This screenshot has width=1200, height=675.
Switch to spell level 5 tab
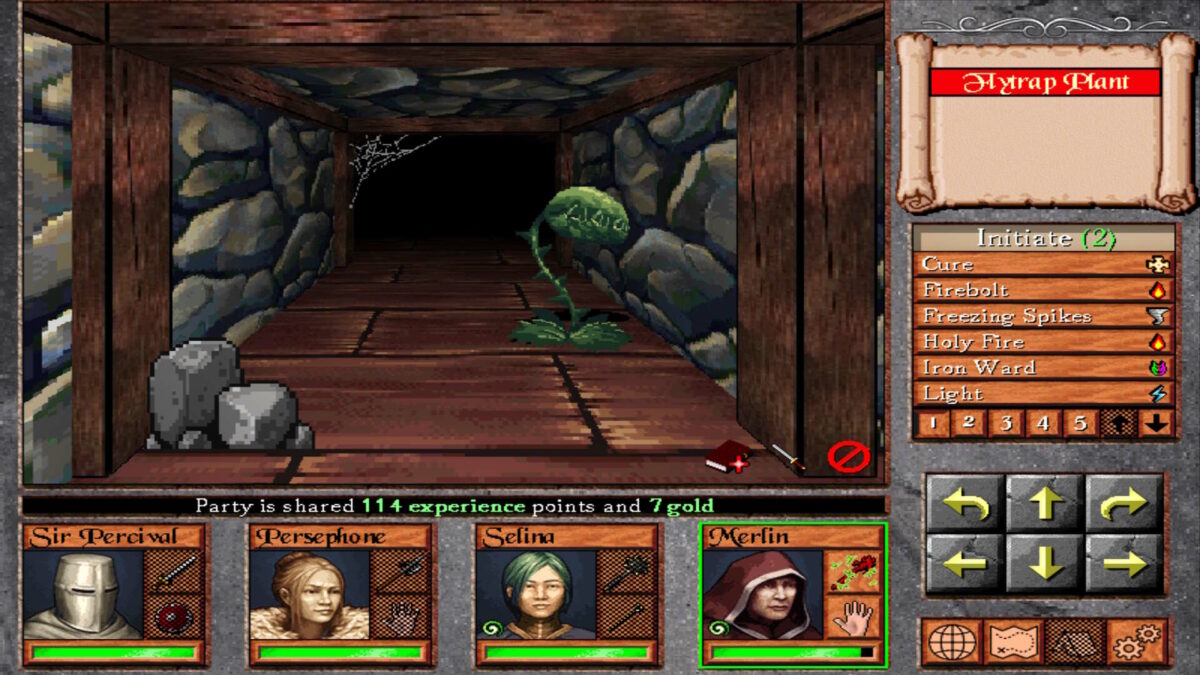click(x=1080, y=423)
